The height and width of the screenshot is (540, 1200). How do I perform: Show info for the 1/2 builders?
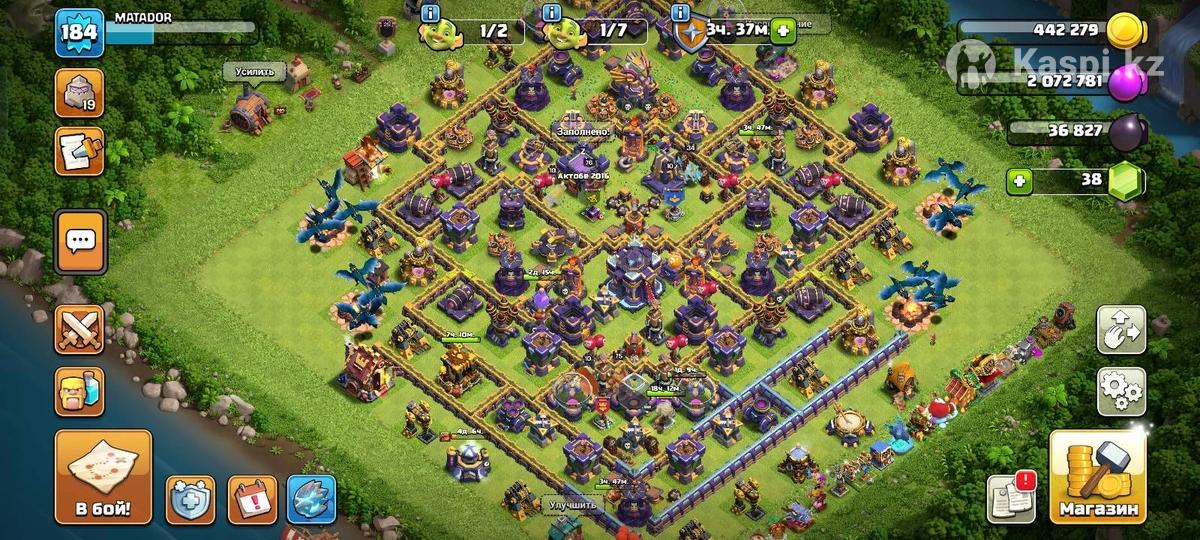pos(431,13)
